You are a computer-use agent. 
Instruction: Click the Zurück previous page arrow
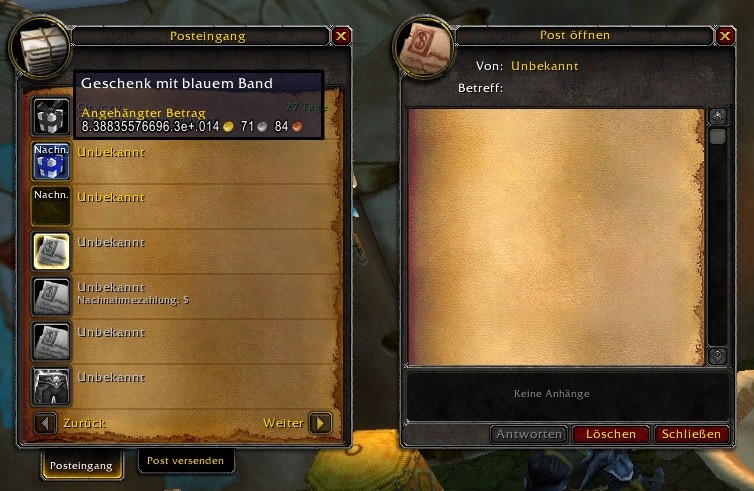pyautogui.click(x=45, y=423)
